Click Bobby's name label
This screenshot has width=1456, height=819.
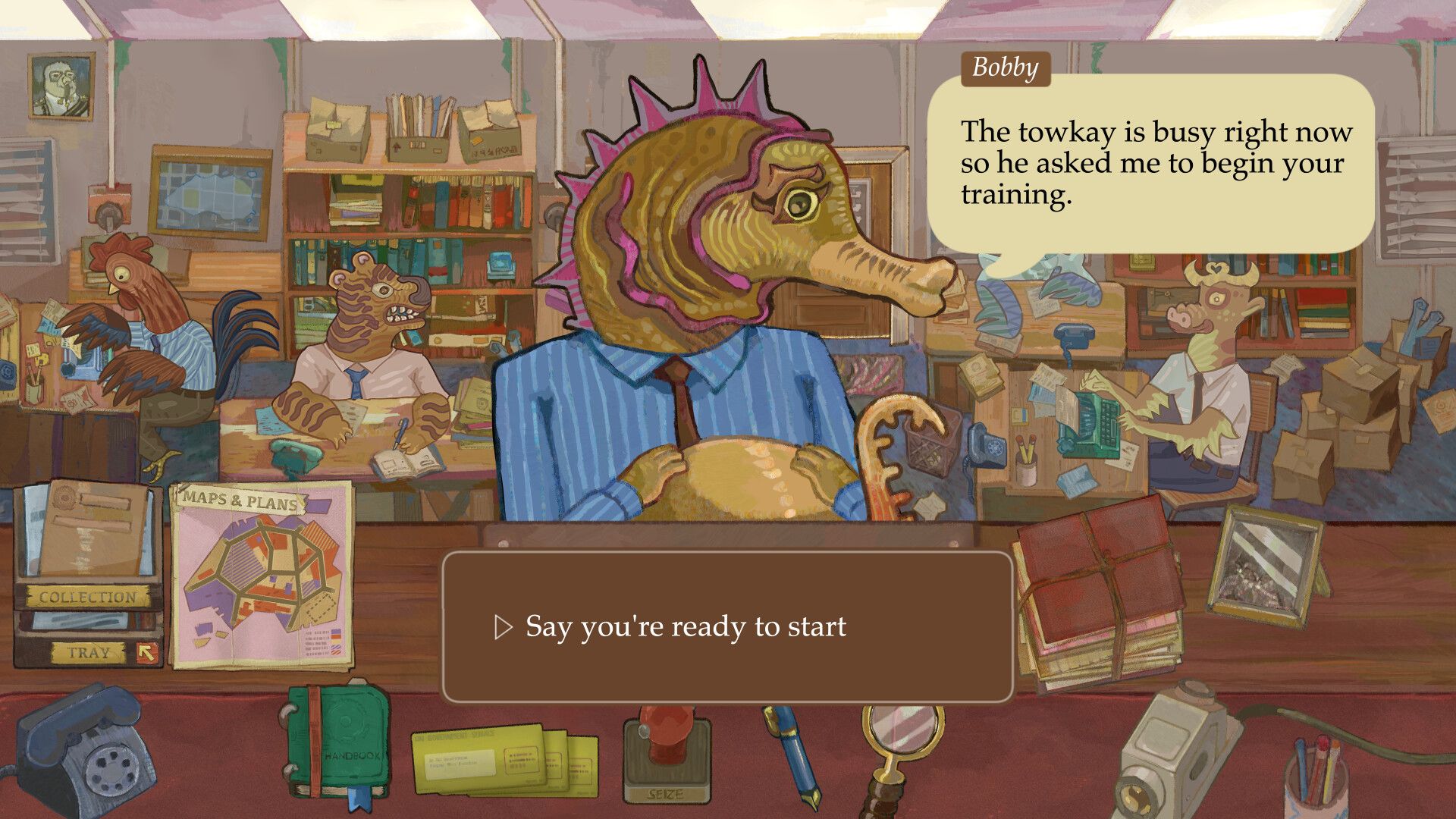tap(1005, 70)
